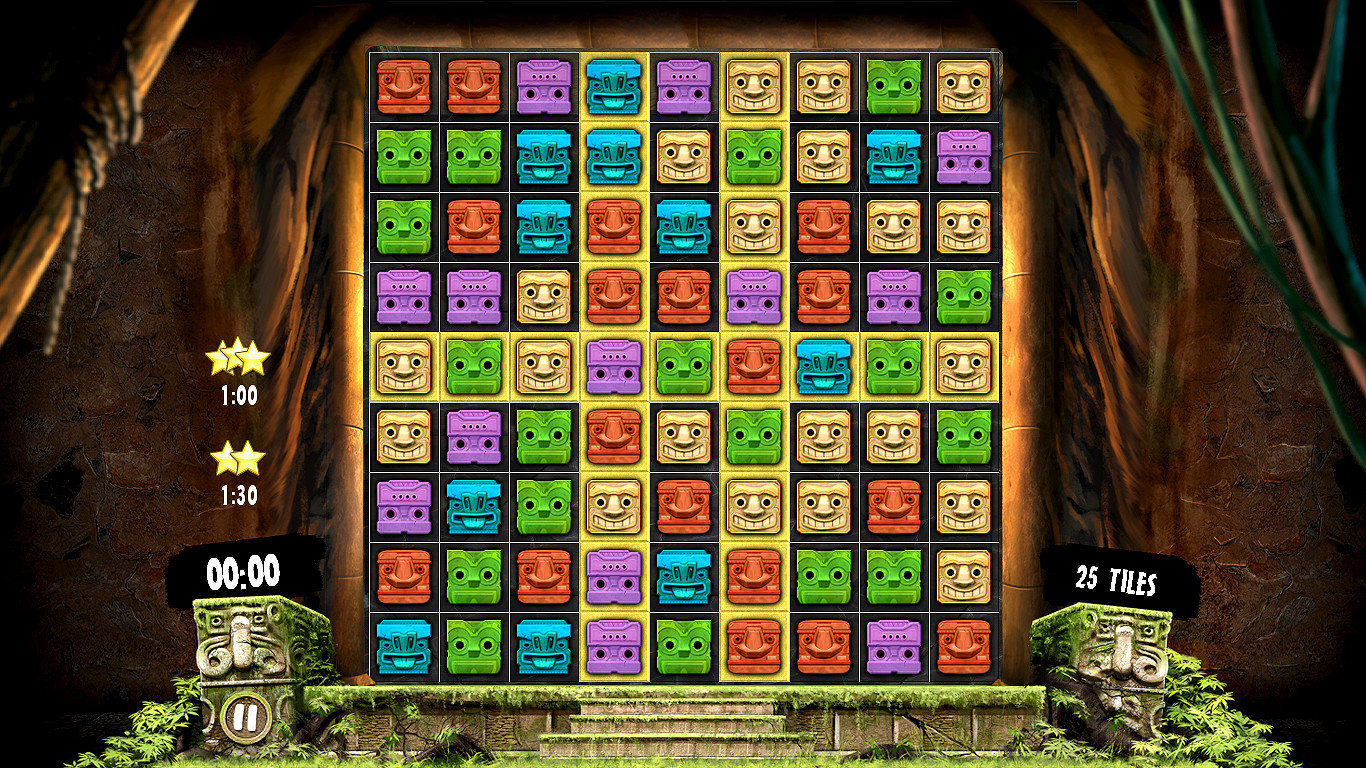Click the orange tile where the highlighted row and column cross
Viewport: 1366px width, 768px height.
point(748,365)
